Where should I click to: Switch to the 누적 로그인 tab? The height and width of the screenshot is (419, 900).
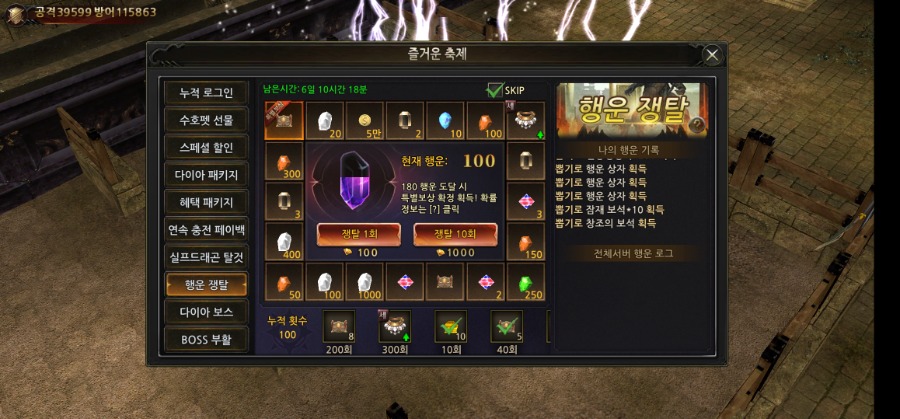[x=206, y=93]
